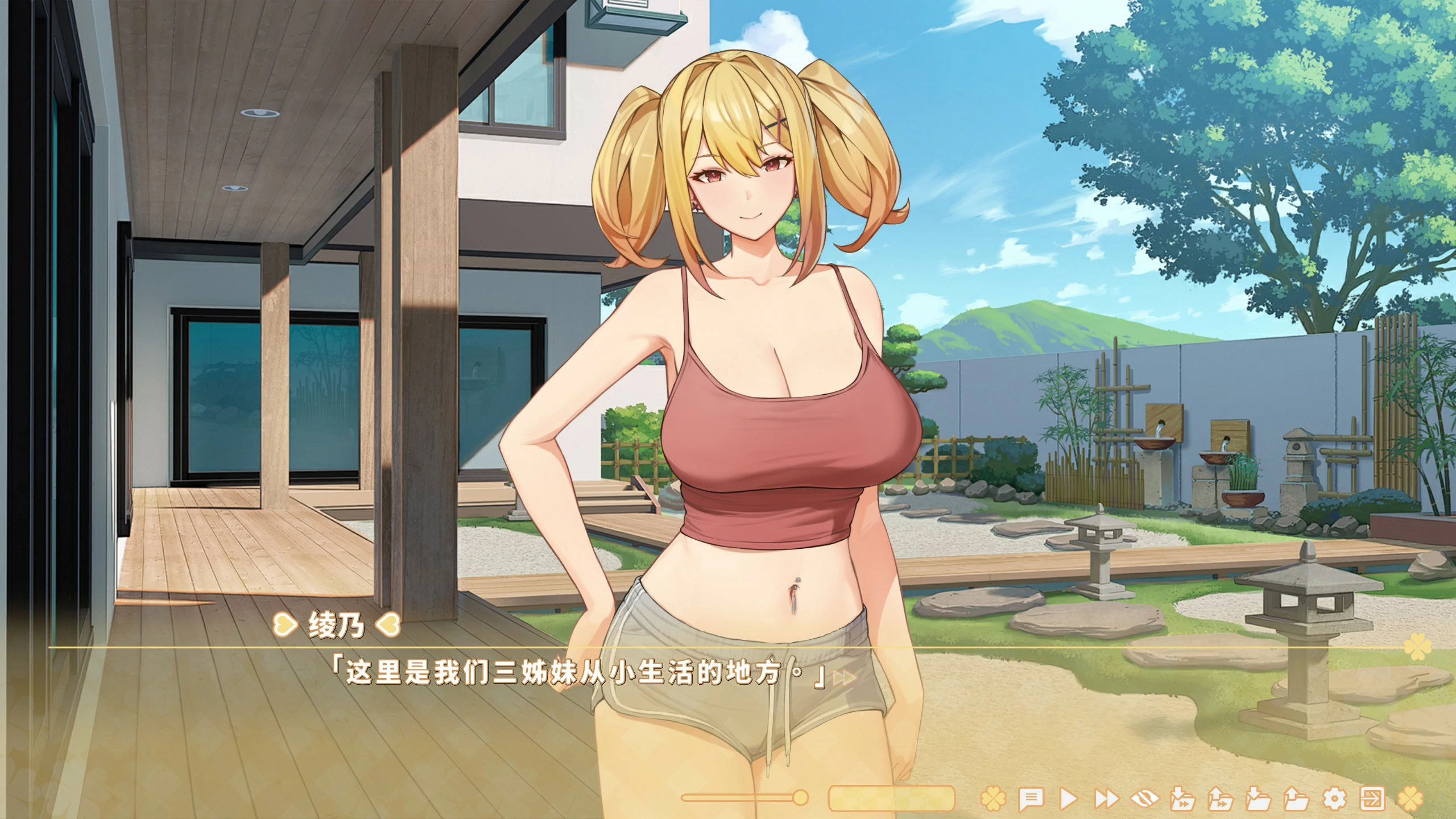Hide the text window with the eye icon
This screenshot has width=1456, height=819.
(1144, 799)
